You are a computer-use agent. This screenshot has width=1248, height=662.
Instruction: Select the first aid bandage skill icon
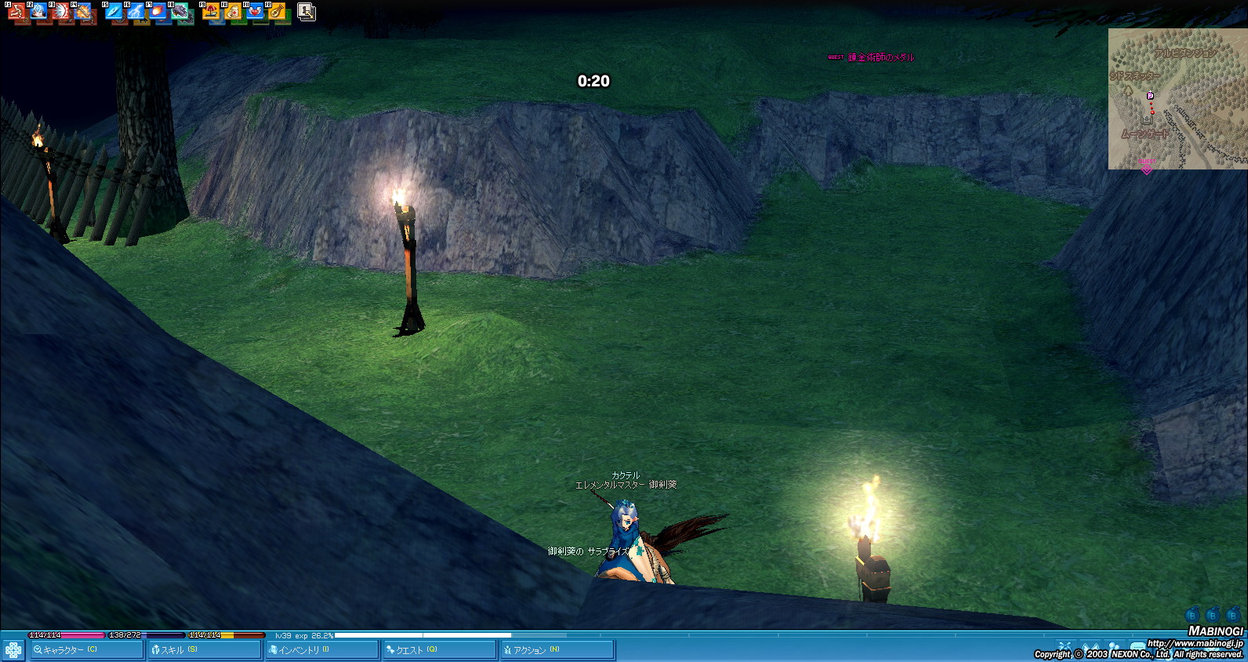232,11
